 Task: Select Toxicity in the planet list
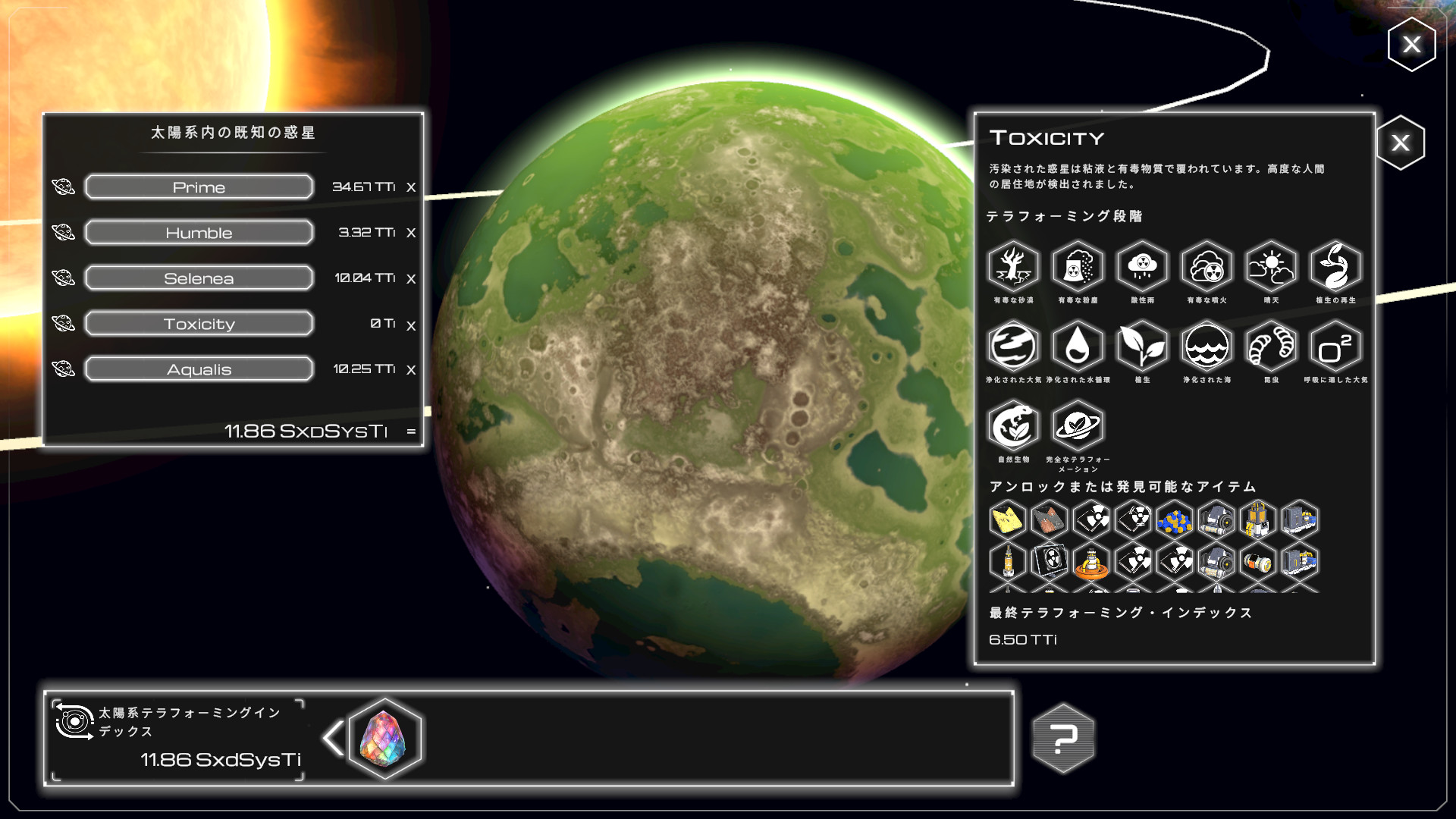pyautogui.click(x=199, y=324)
